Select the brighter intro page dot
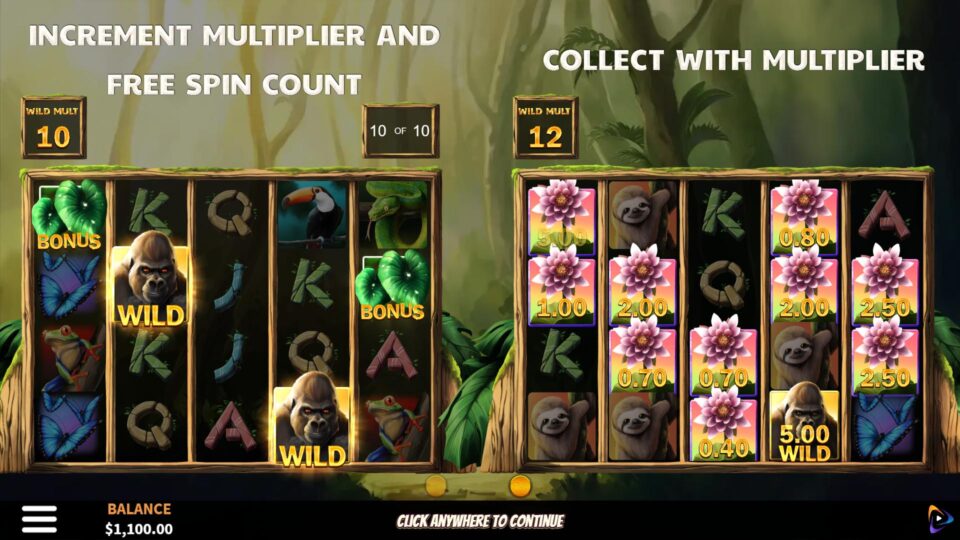960x540 pixels. (520, 486)
